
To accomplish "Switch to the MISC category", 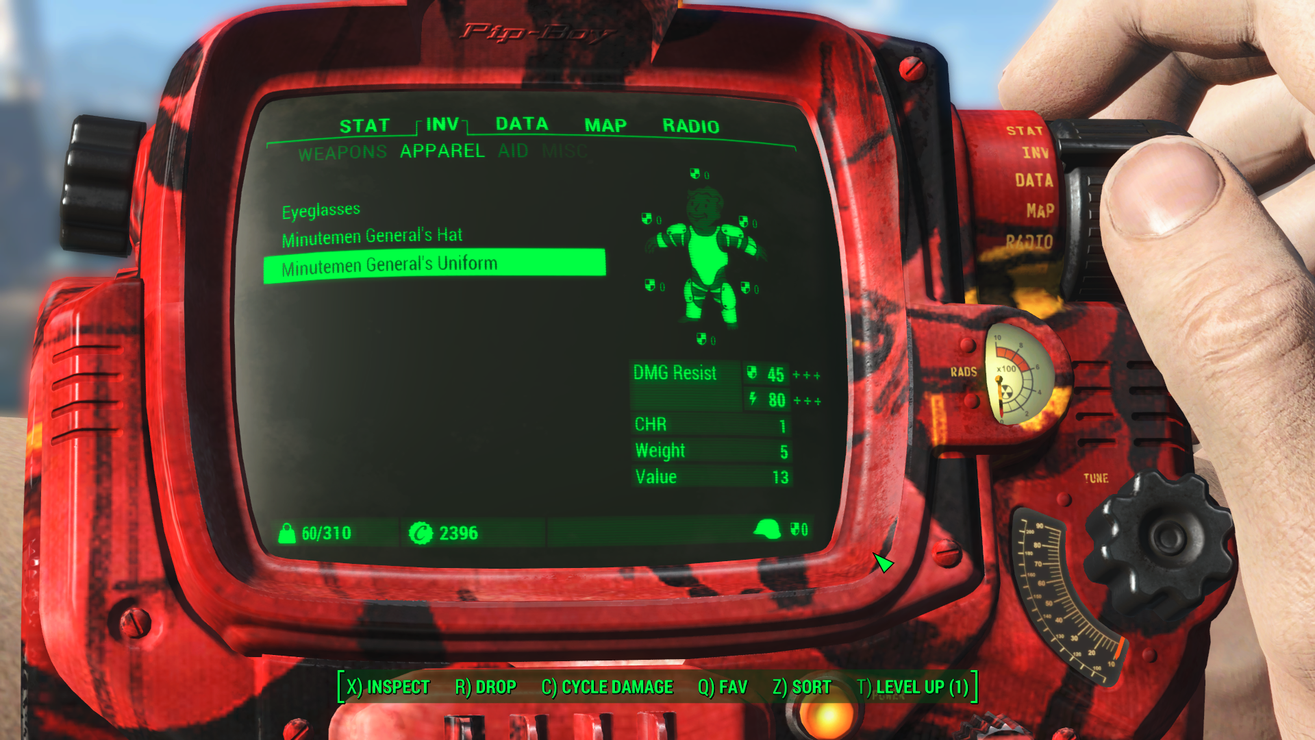I will pyautogui.click(x=565, y=151).
